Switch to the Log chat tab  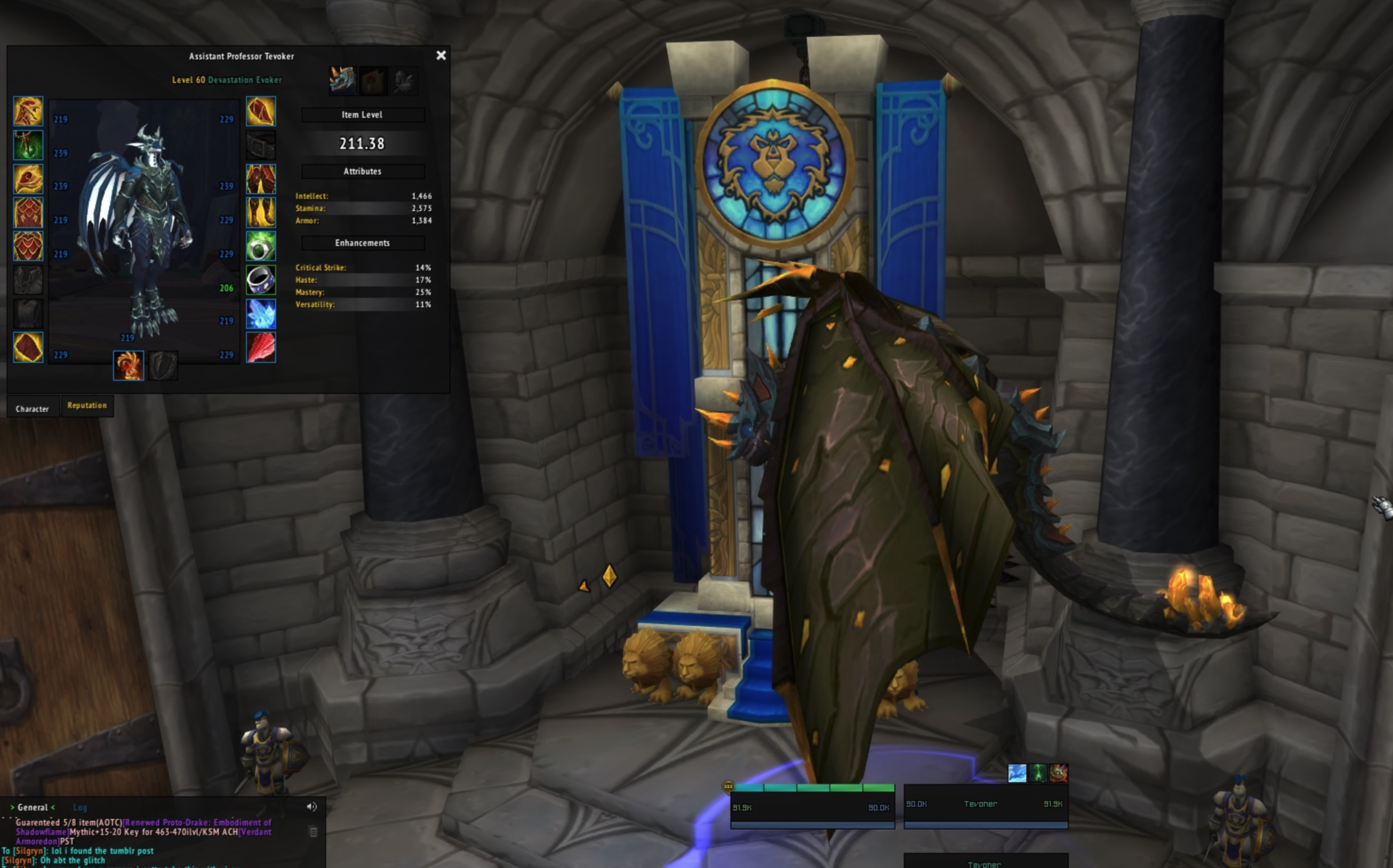coord(80,807)
